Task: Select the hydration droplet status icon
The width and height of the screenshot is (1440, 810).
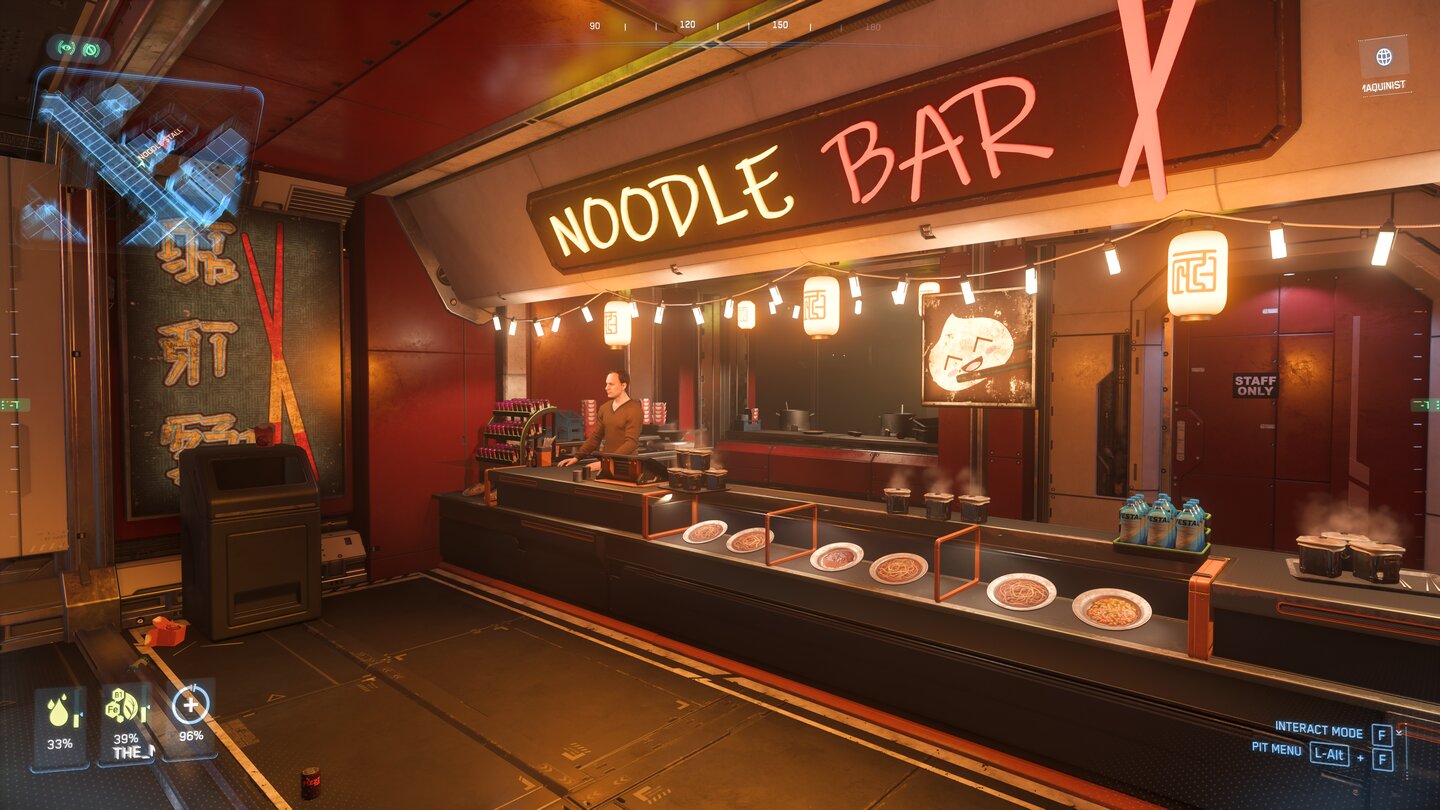Action: click(58, 715)
